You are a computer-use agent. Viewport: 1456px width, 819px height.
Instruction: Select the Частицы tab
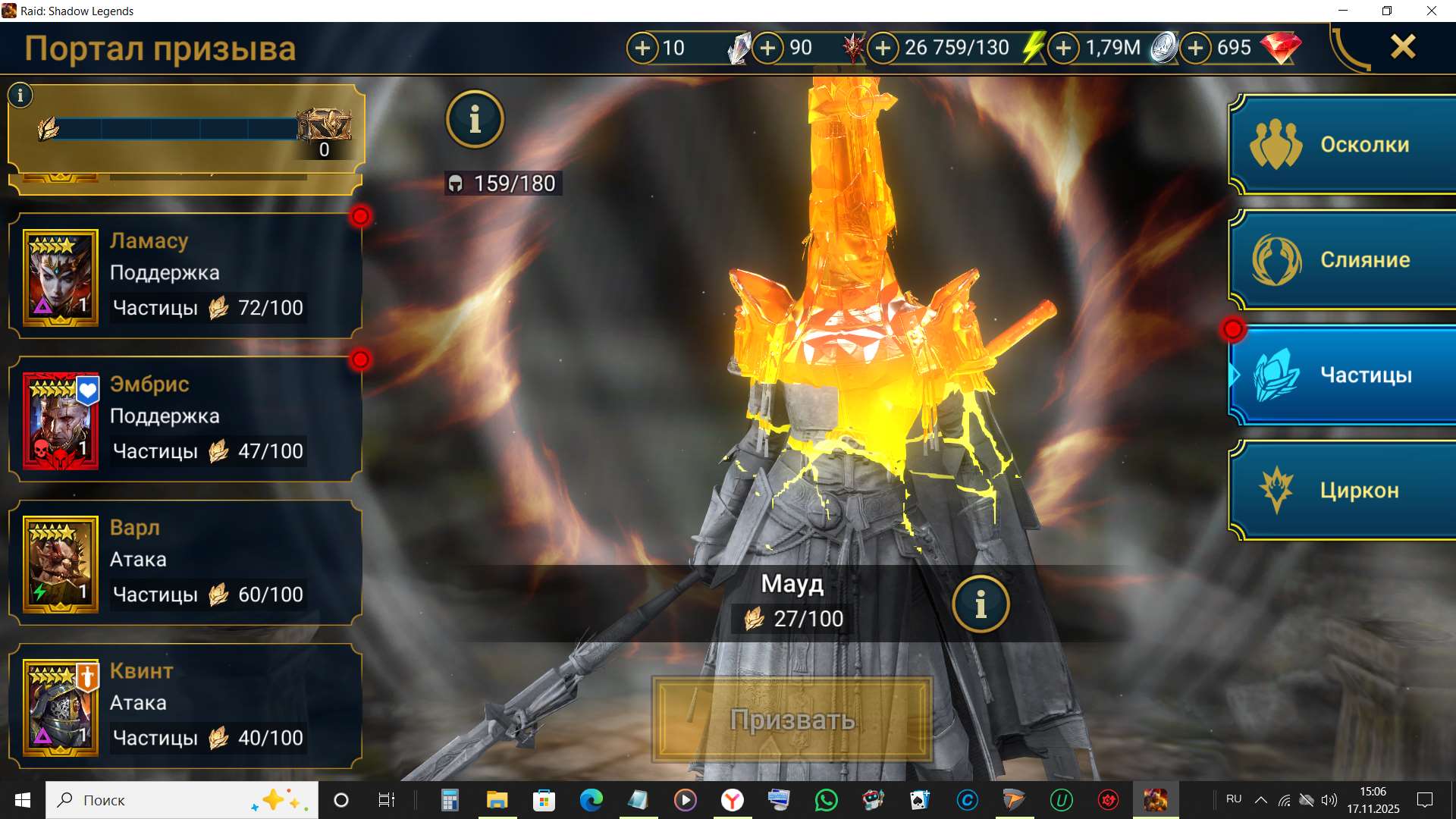coord(1342,375)
